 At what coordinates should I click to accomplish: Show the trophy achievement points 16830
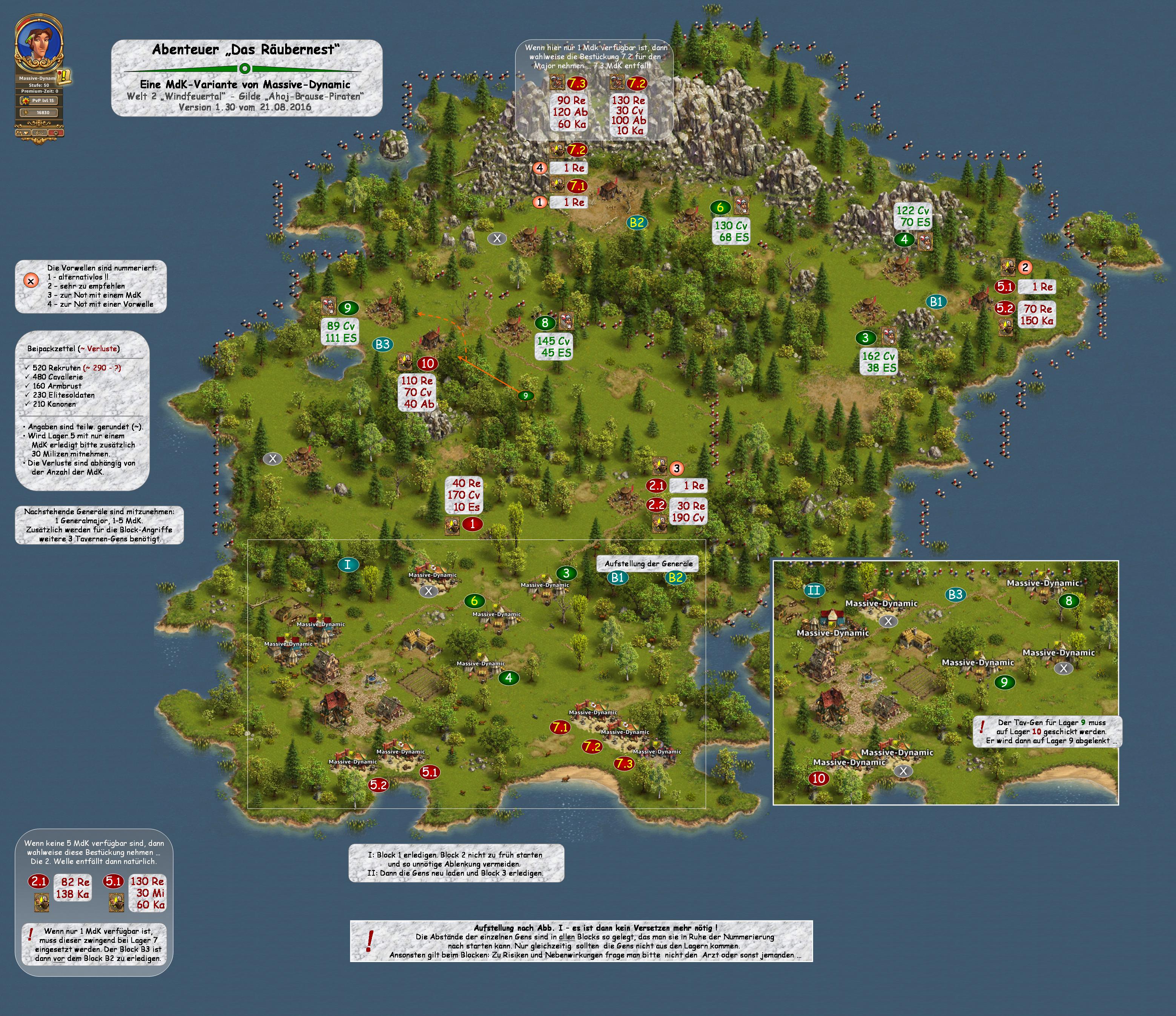pos(39,112)
